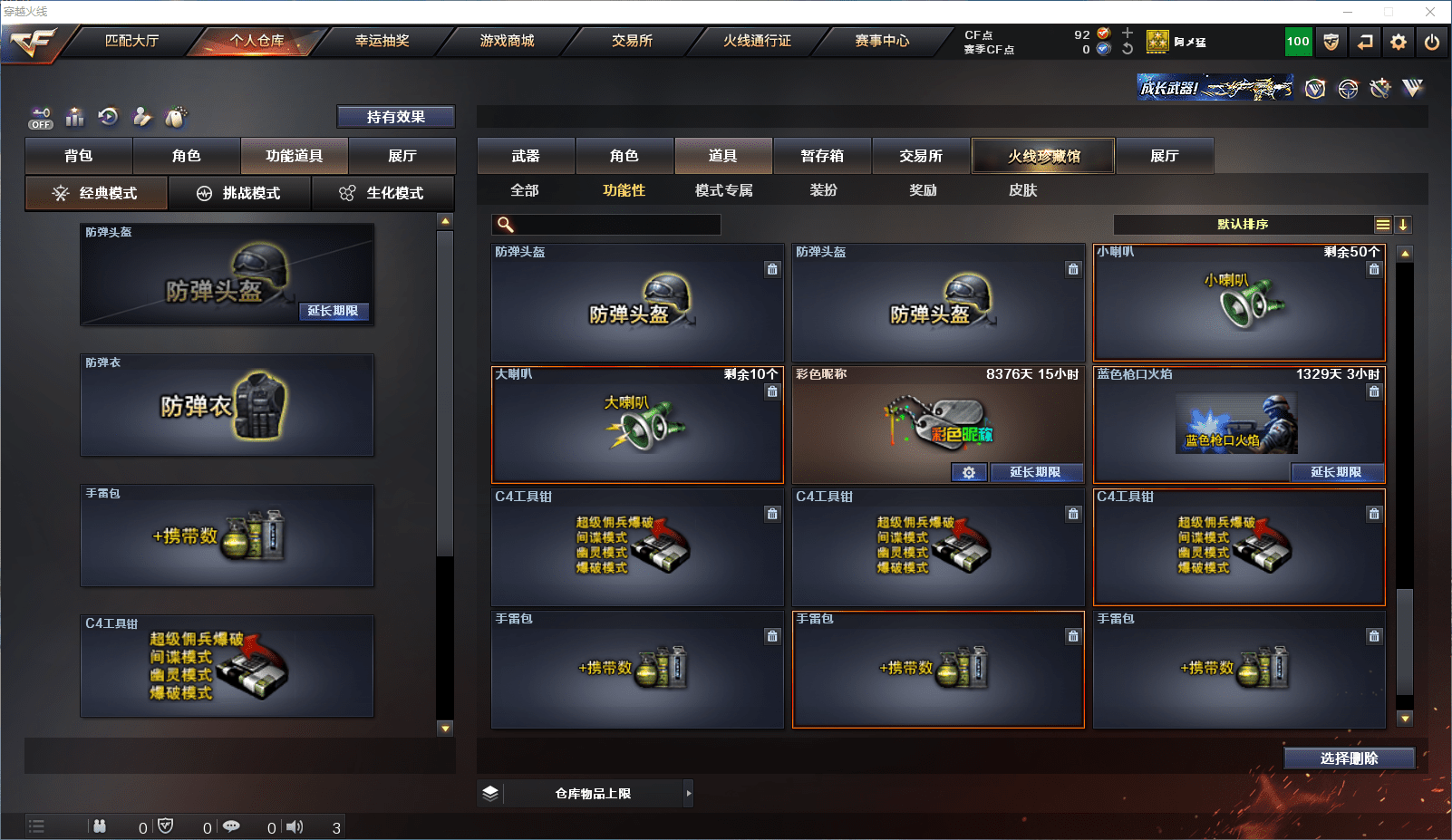Choose the 生化模式 biohazard mode tab
The width and height of the screenshot is (1452, 840).
382,193
